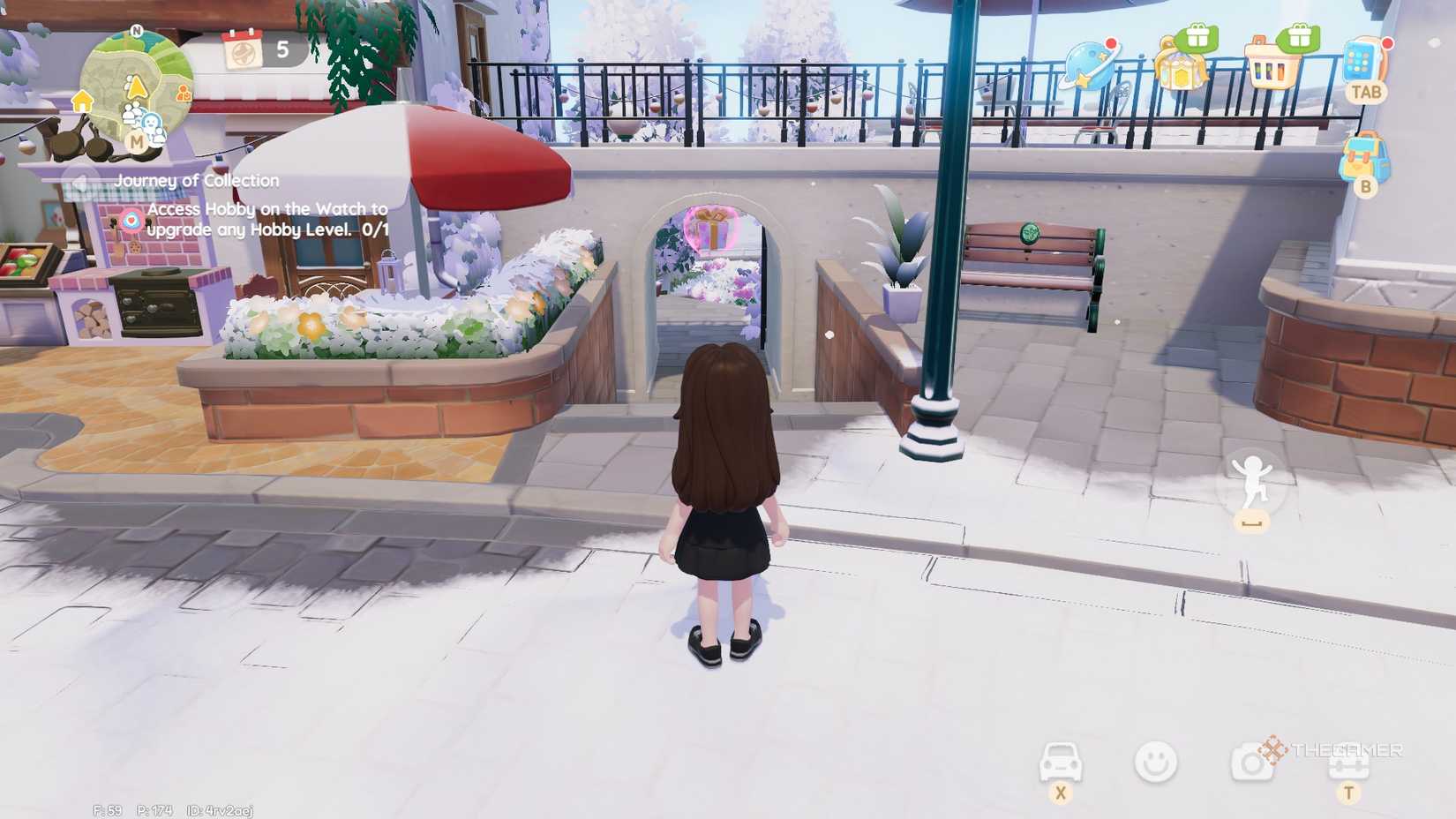
Task: Click the M marker below the minimap
Action: [137, 140]
